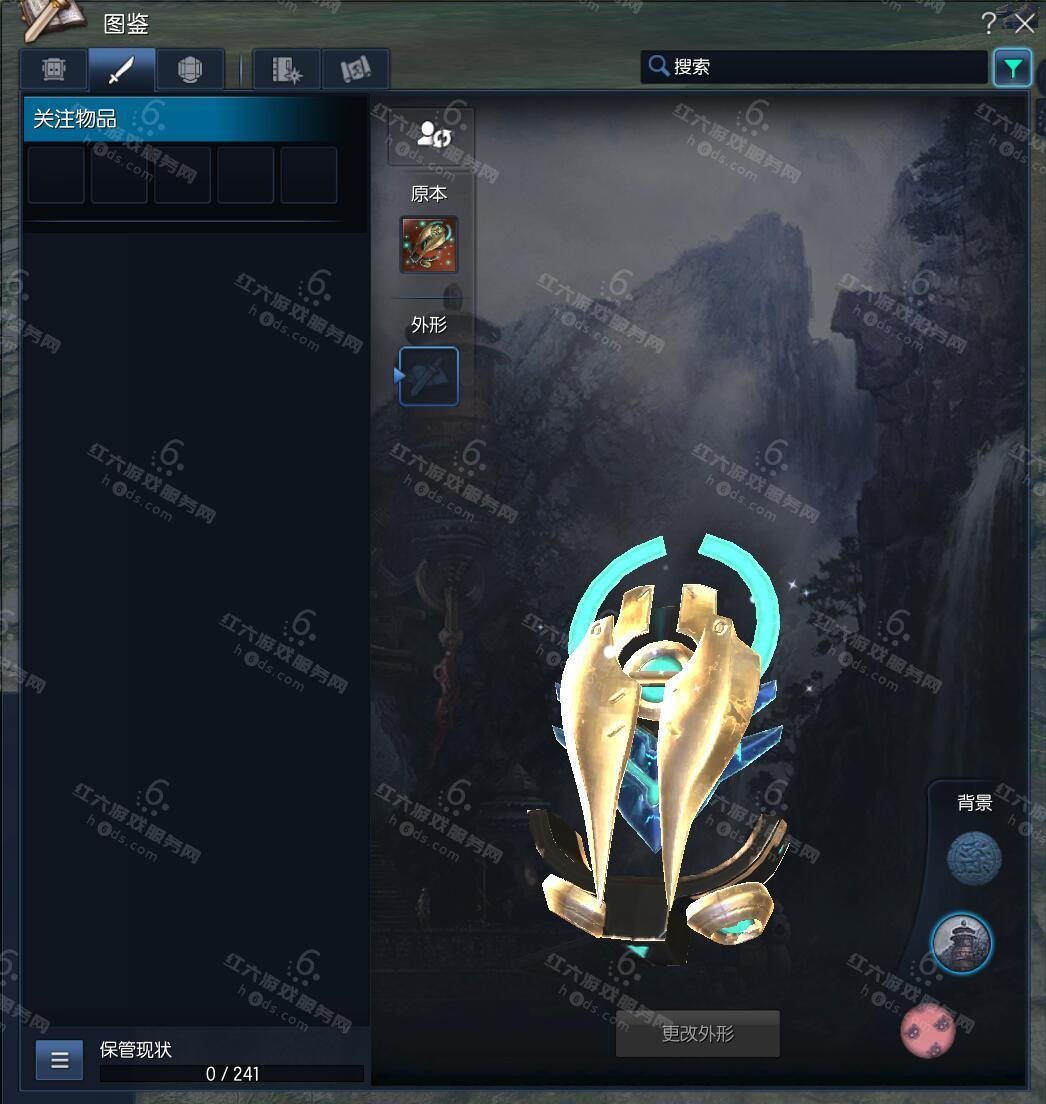
Task: Open the question mark help button
Action: (989, 23)
